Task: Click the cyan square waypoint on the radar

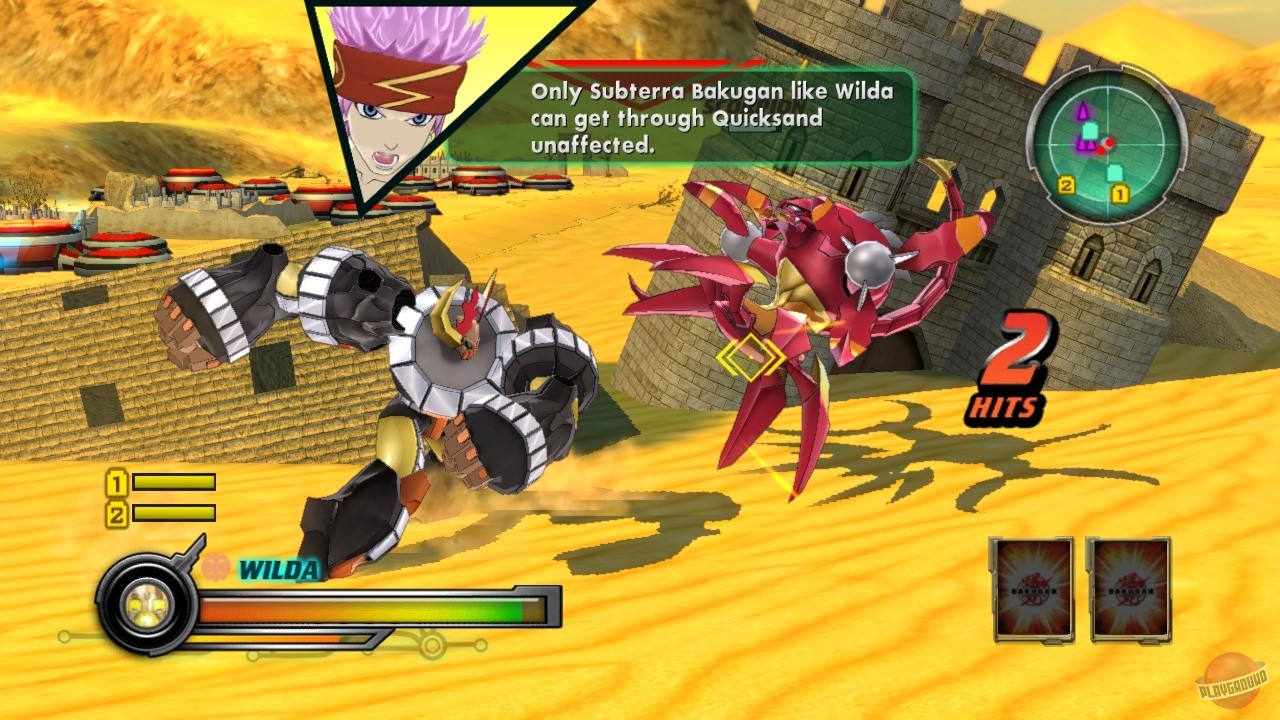Action: 1089,131
